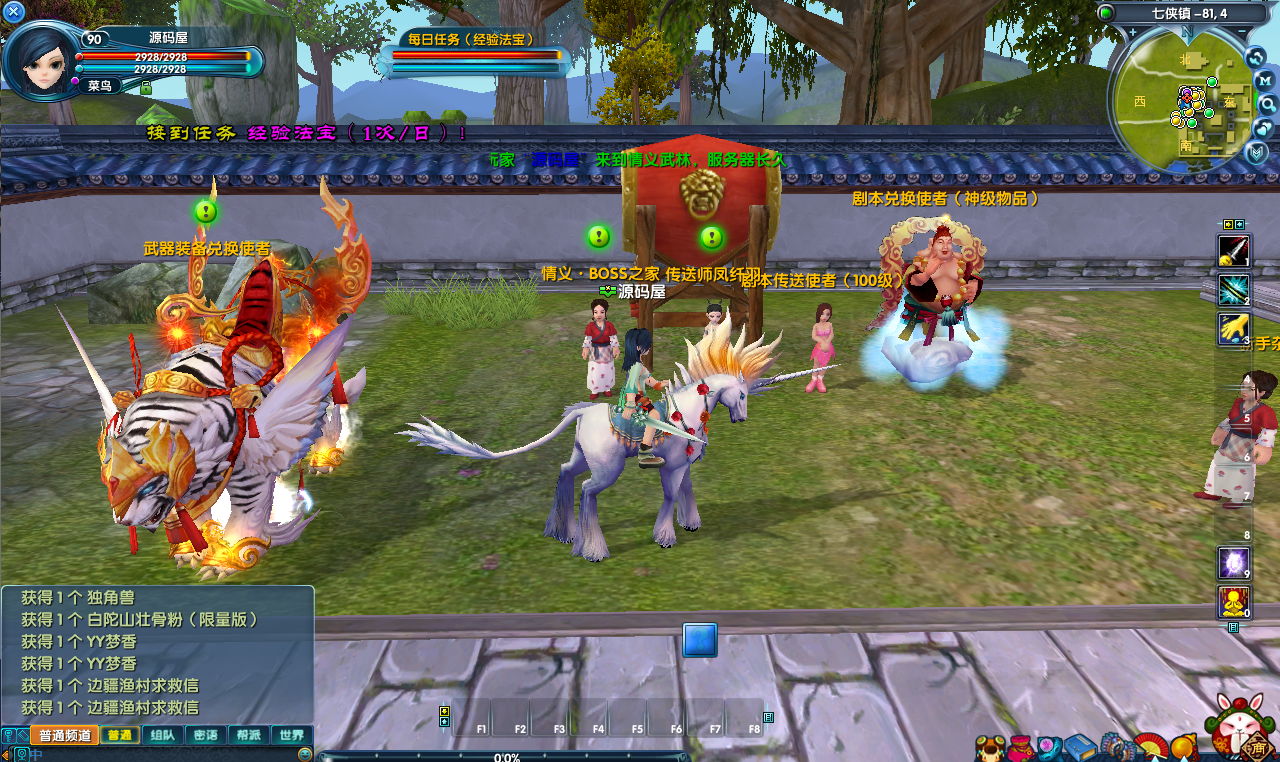Click the rotating arrows button beside minimap

tap(1257, 57)
